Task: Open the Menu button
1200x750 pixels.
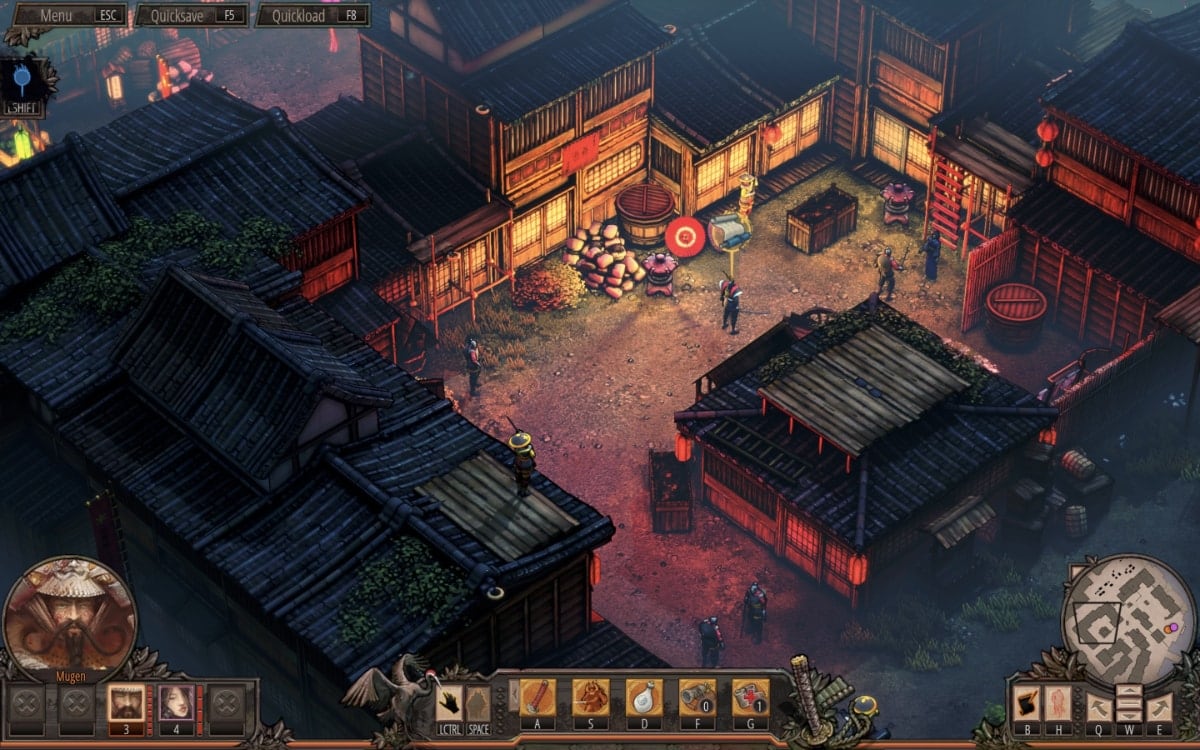Action: coord(67,16)
